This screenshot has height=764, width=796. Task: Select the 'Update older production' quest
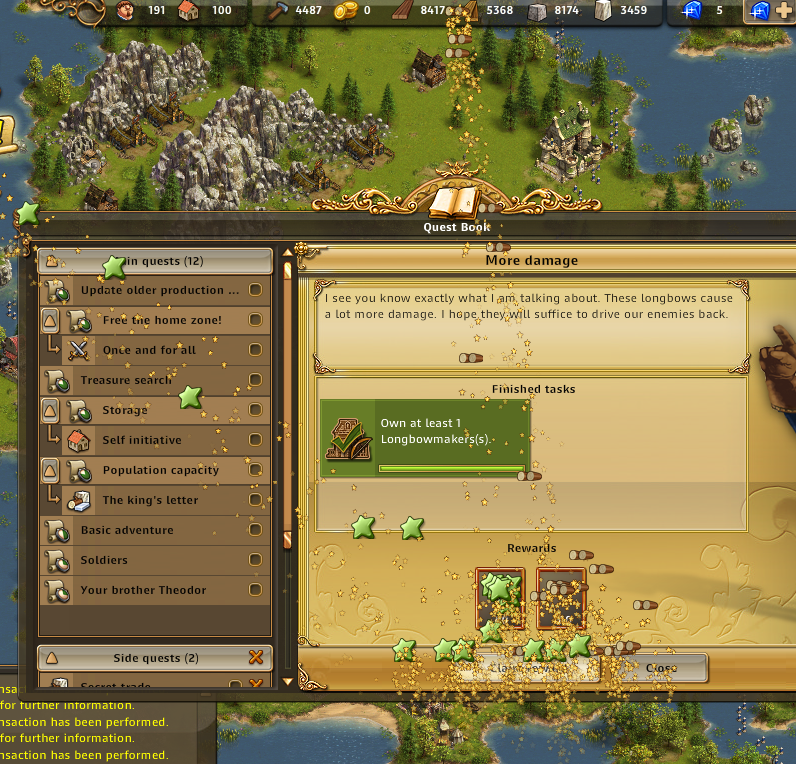pos(159,290)
